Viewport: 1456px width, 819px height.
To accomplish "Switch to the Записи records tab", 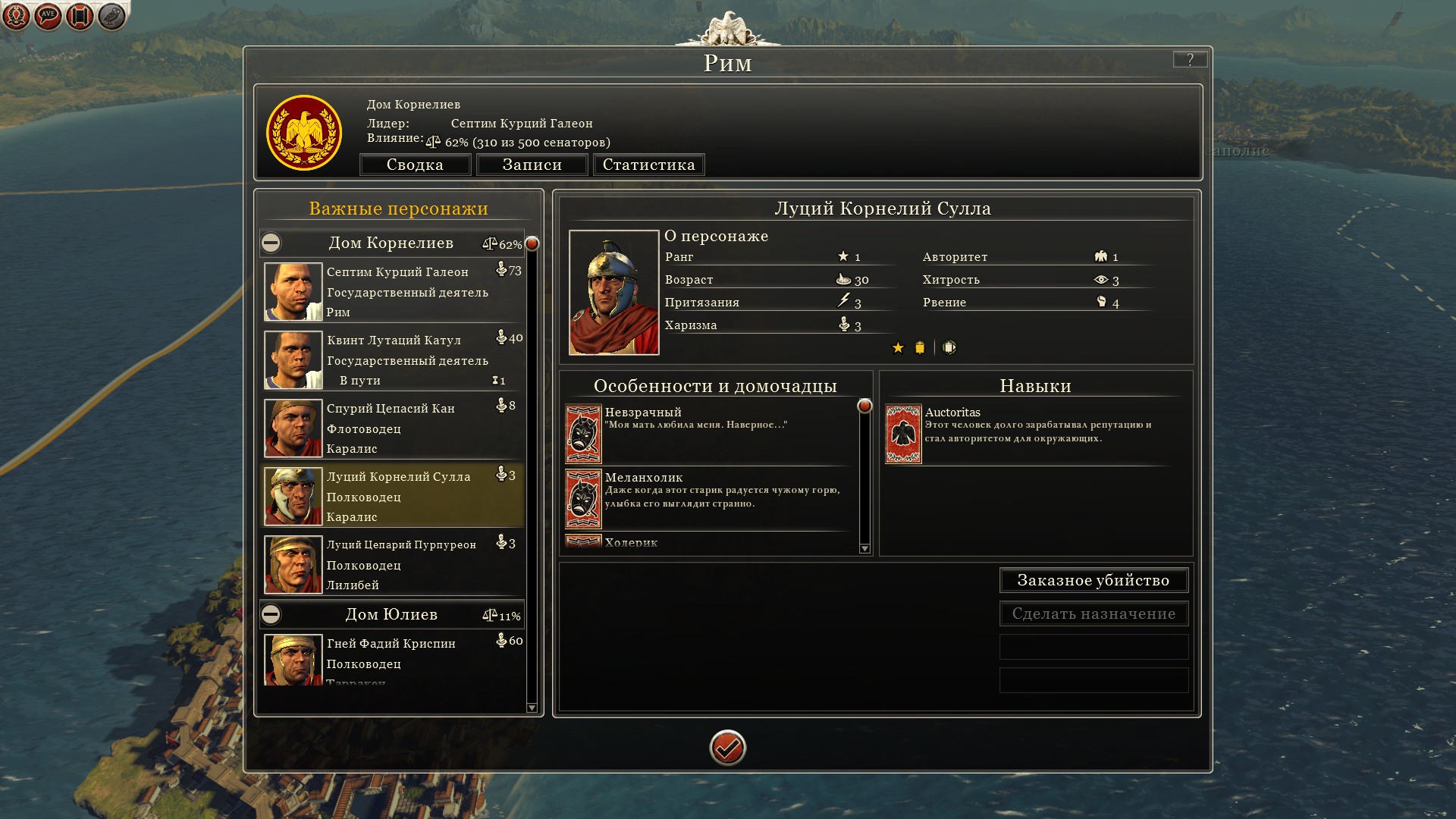I will (x=532, y=165).
